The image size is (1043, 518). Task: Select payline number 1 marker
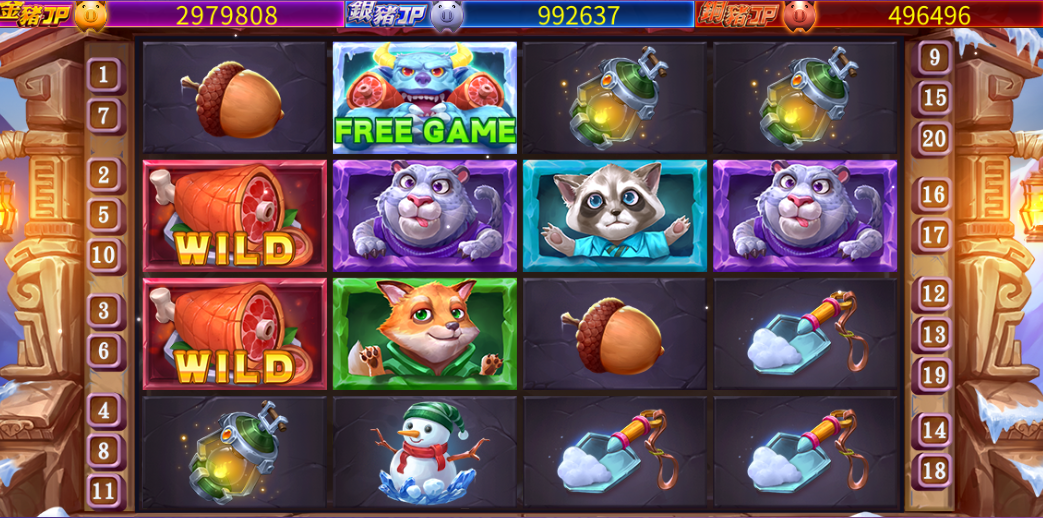pyautogui.click(x=105, y=75)
